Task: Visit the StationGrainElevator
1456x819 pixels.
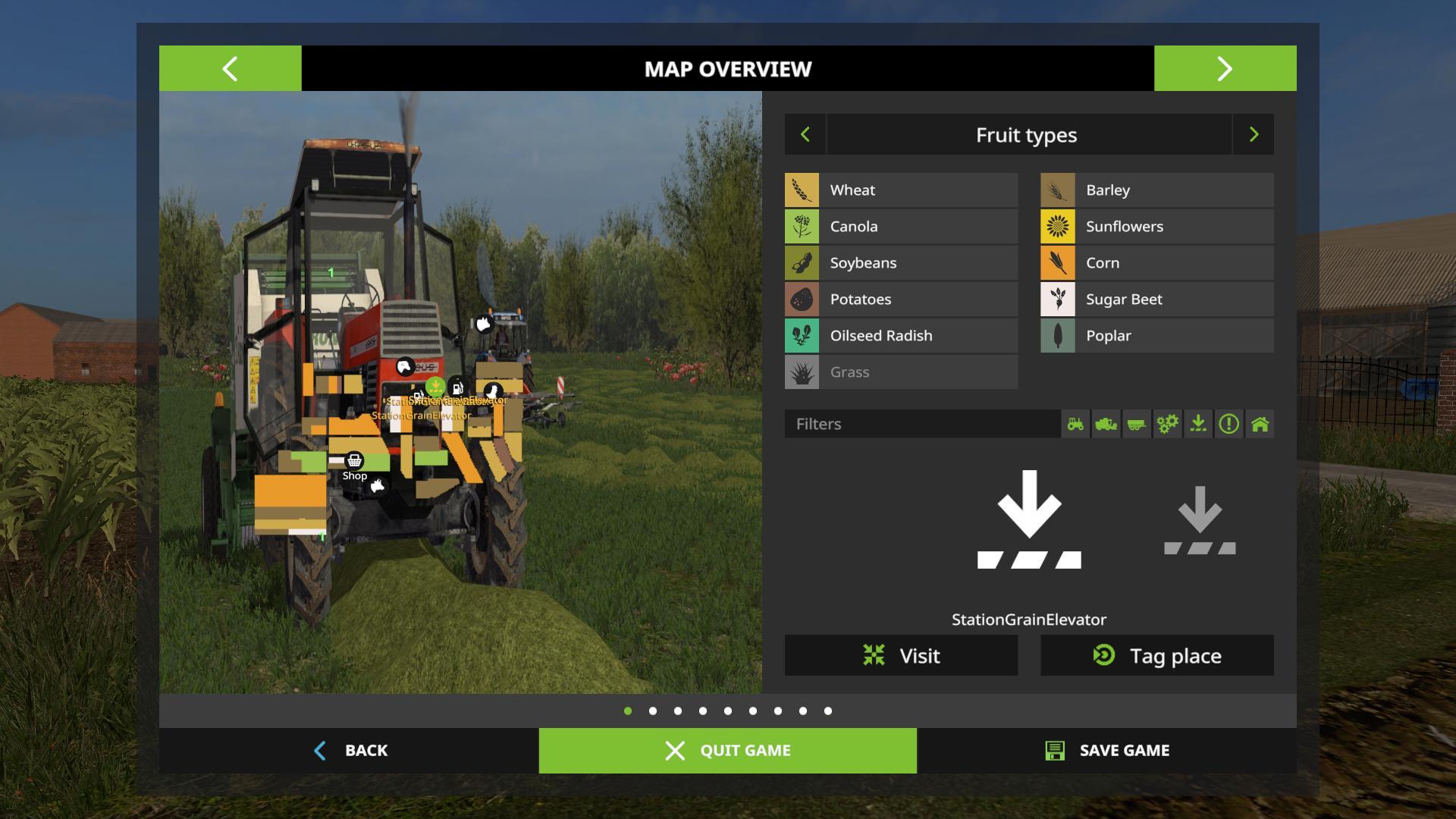Action: [901, 655]
